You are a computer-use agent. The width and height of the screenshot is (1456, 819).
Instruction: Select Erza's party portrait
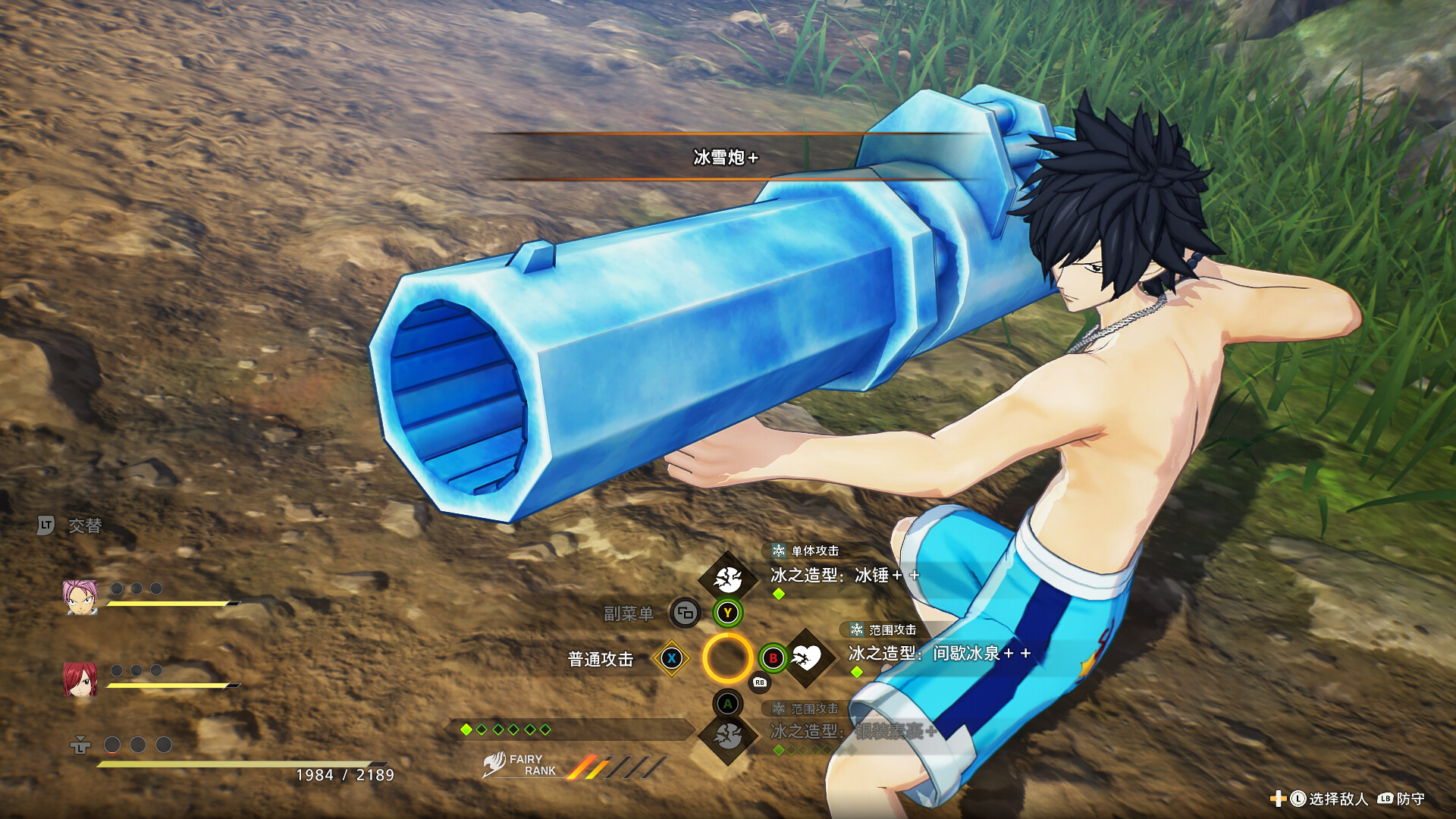coord(80,678)
